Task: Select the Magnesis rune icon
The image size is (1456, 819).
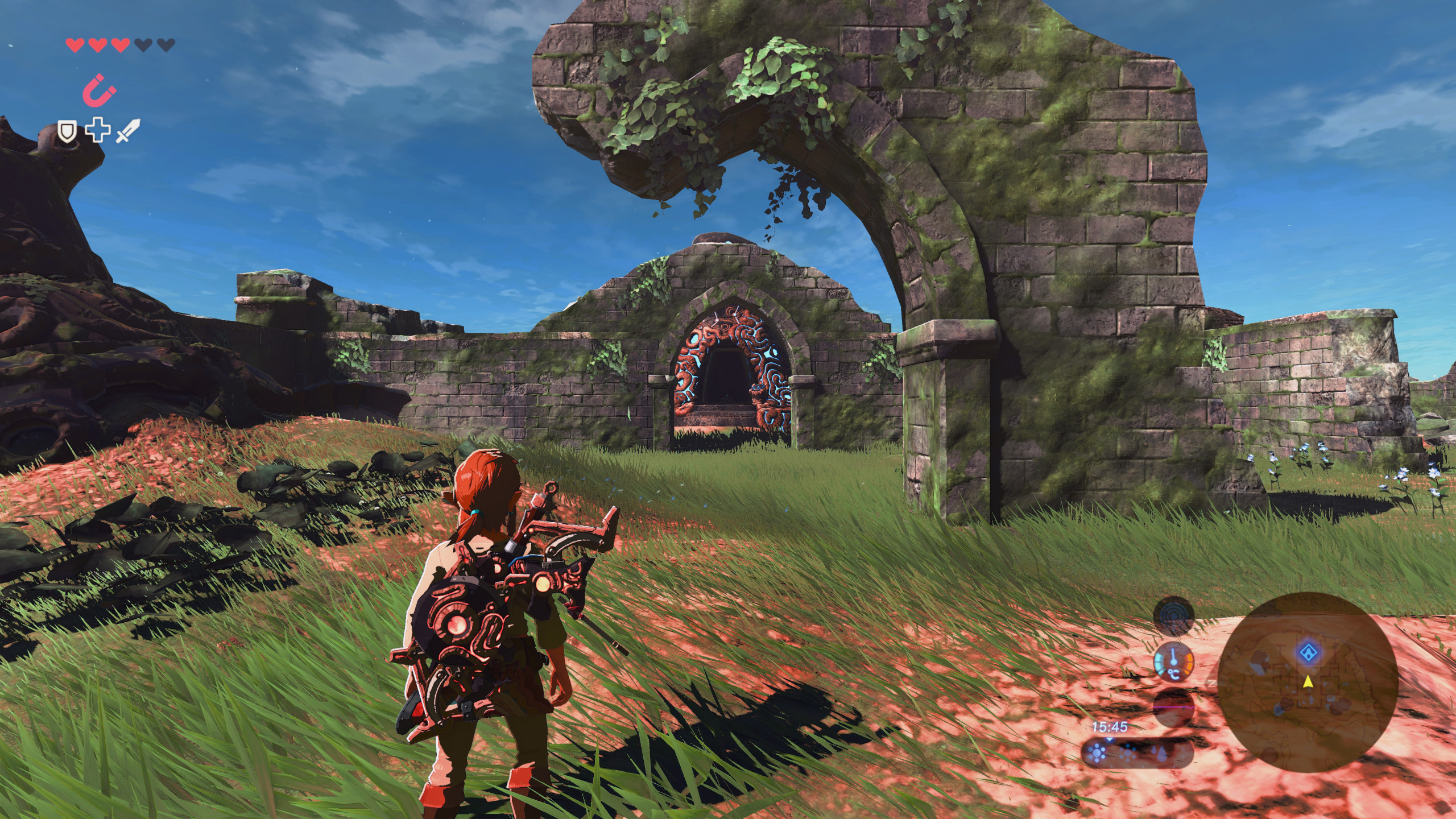Action: (100, 90)
